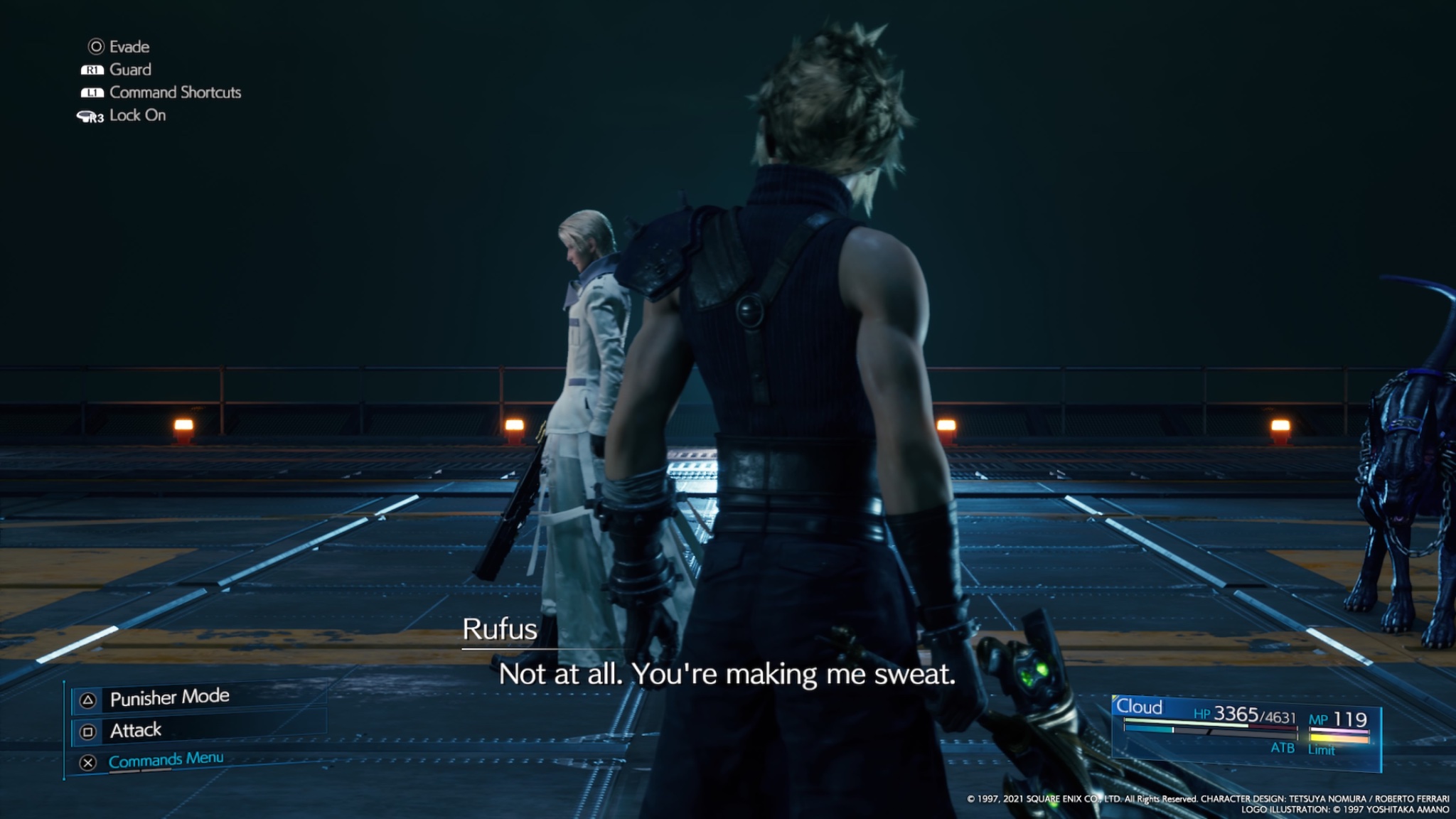1456x819 pixels.
Task: Choose the Attack command
Action: pos(135,730)
